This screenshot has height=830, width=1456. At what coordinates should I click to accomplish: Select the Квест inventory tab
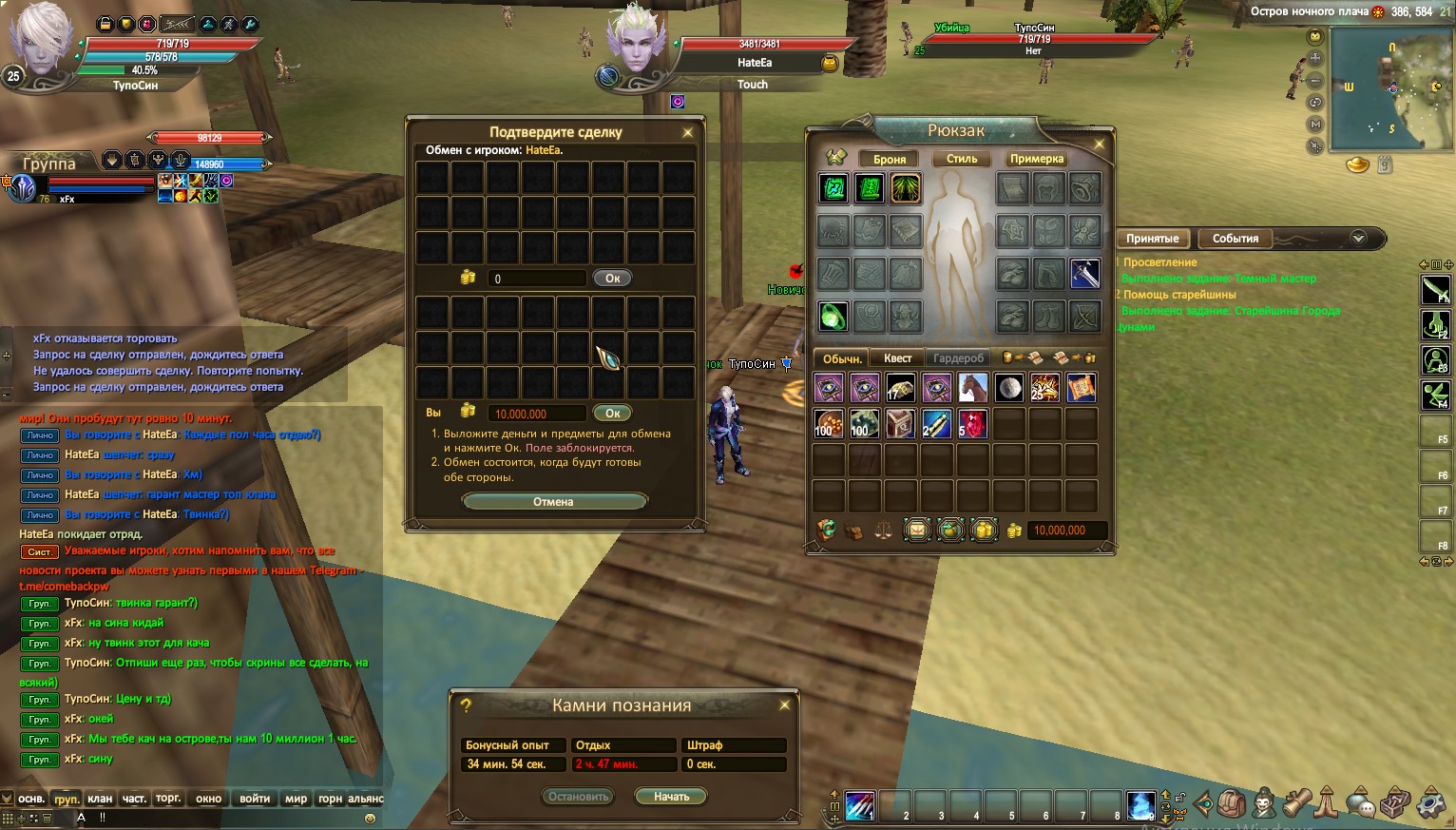pyautogui.click(x=897, y=358)
